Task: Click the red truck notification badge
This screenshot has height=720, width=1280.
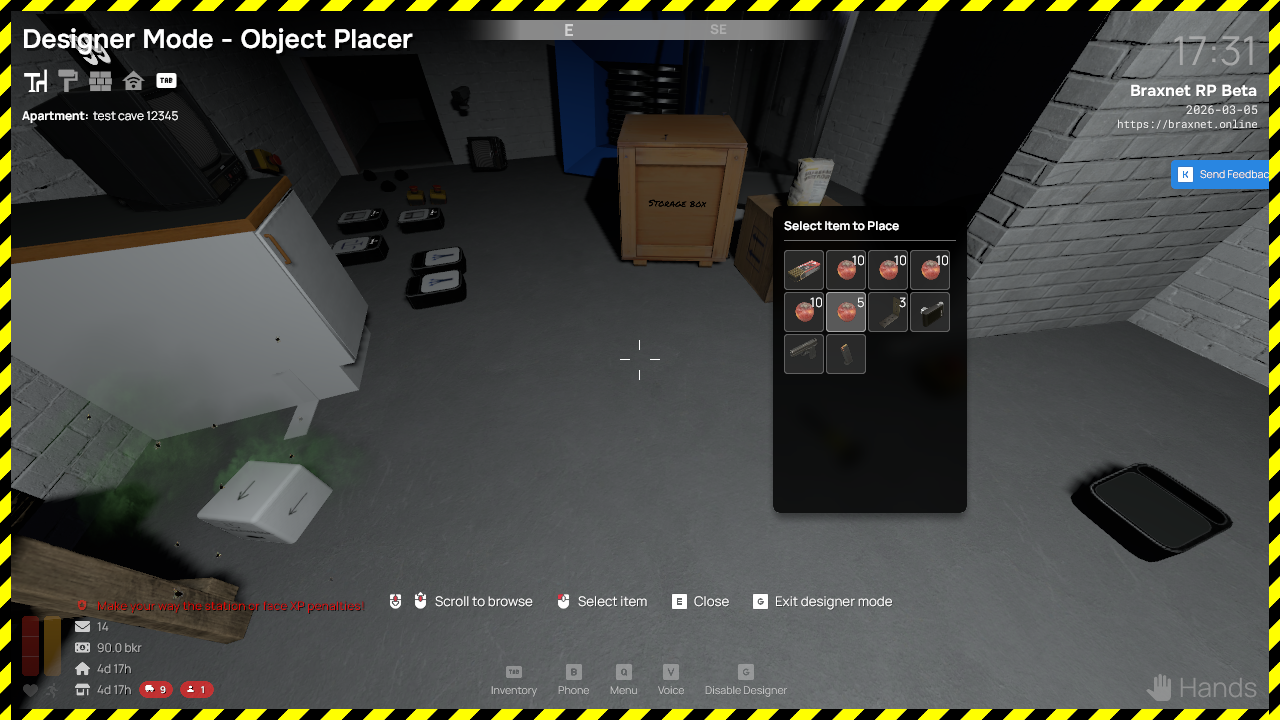Action: [156, 689]
